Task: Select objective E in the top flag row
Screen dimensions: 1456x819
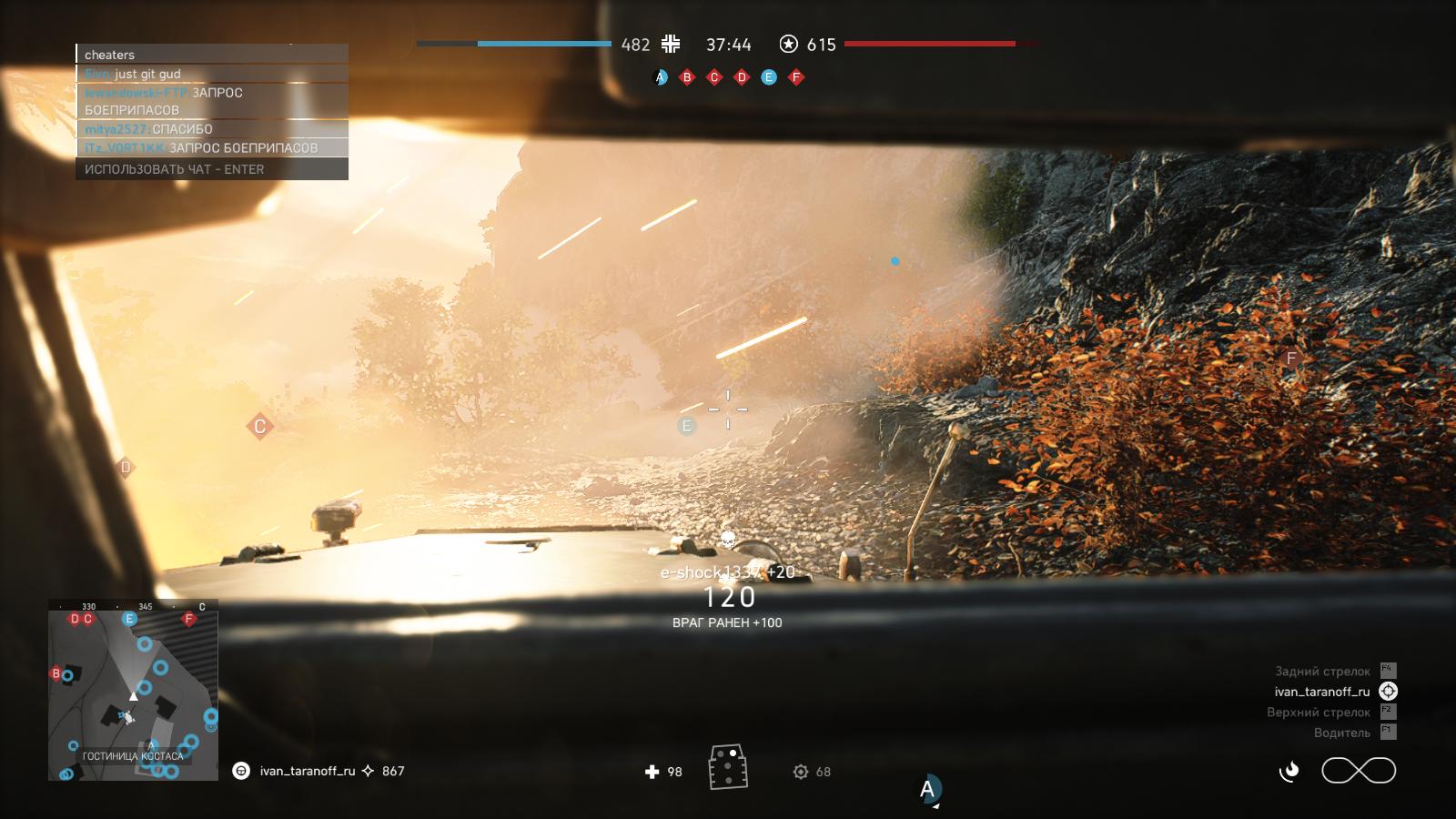Action: [x=769, y=77]
